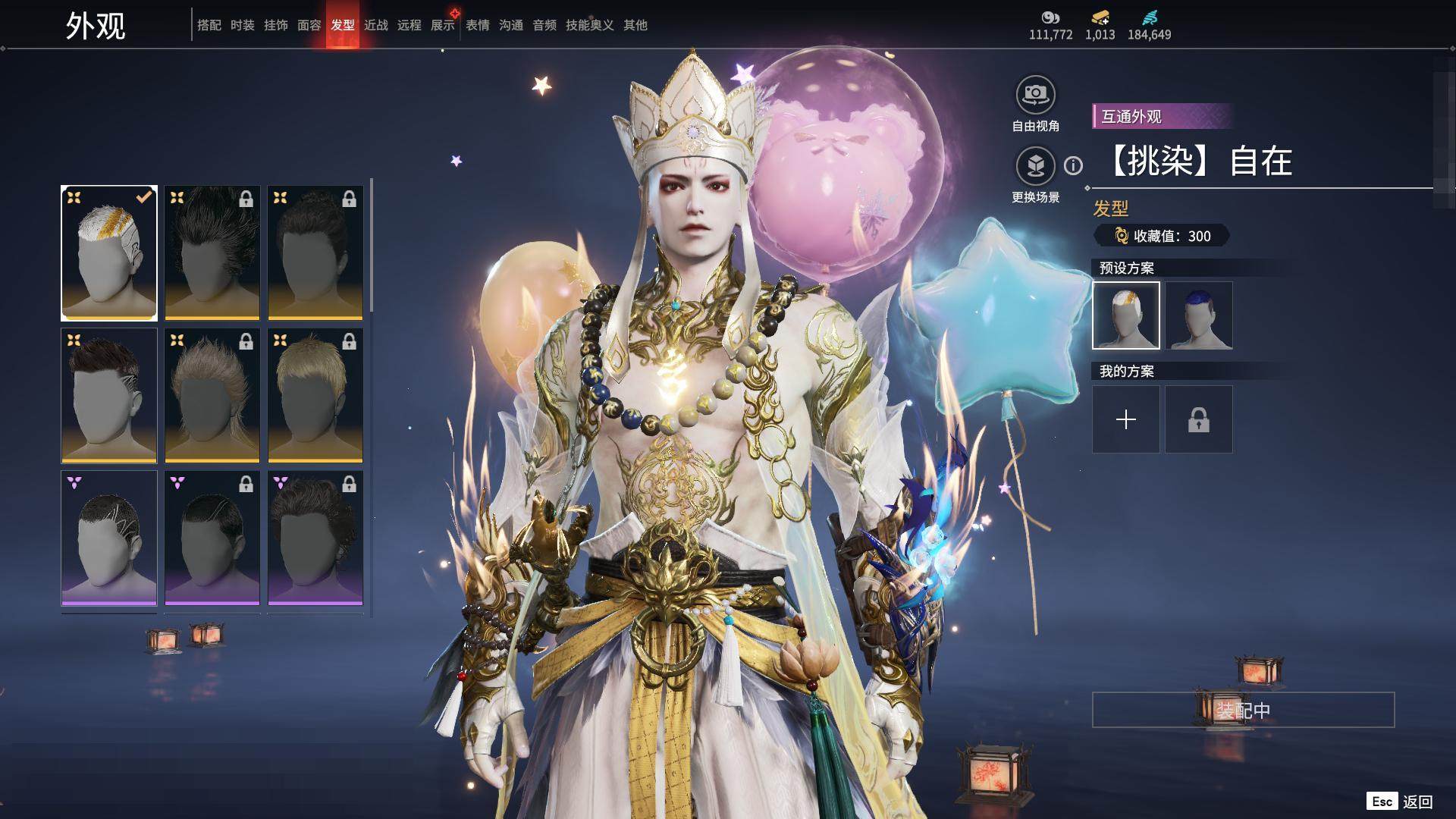Screen dimensions: 1456x819
Task: Select the white-gold highlighted hairstyle thumbnail
Action: click(x=109, y=253)
